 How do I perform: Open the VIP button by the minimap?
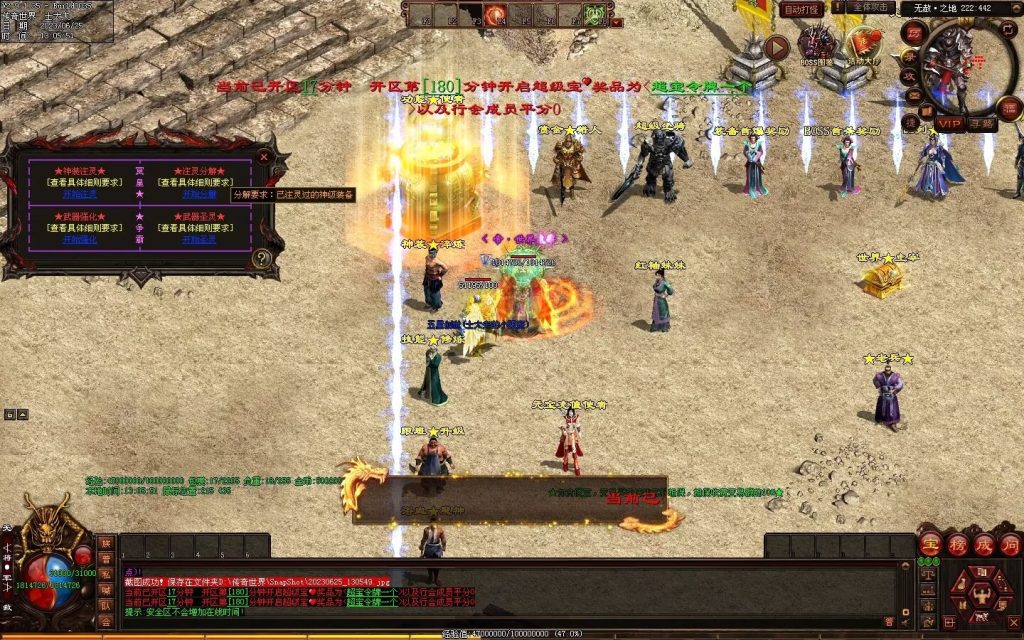pos(949,124)
